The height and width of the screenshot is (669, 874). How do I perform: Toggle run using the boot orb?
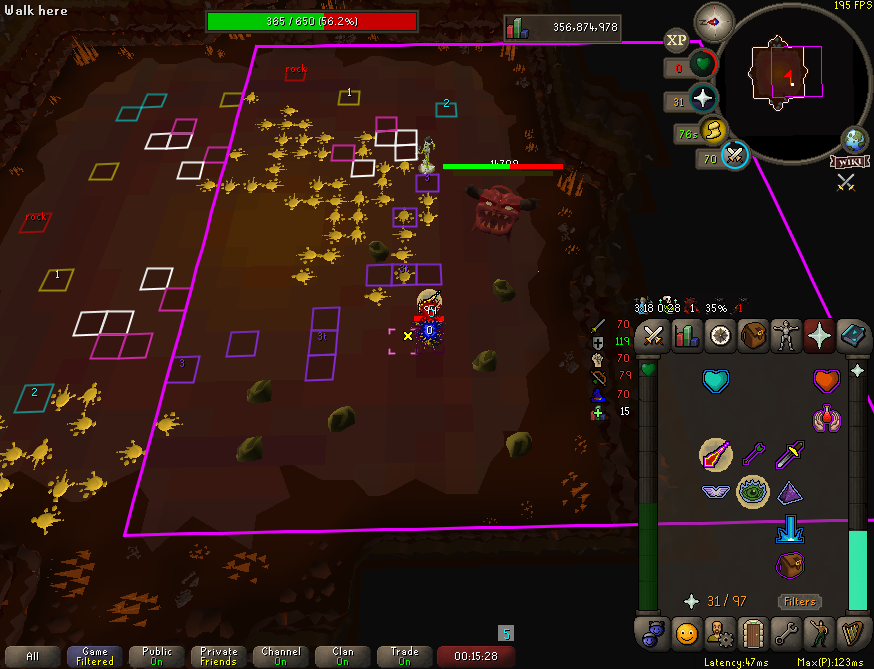coord(711,130)
